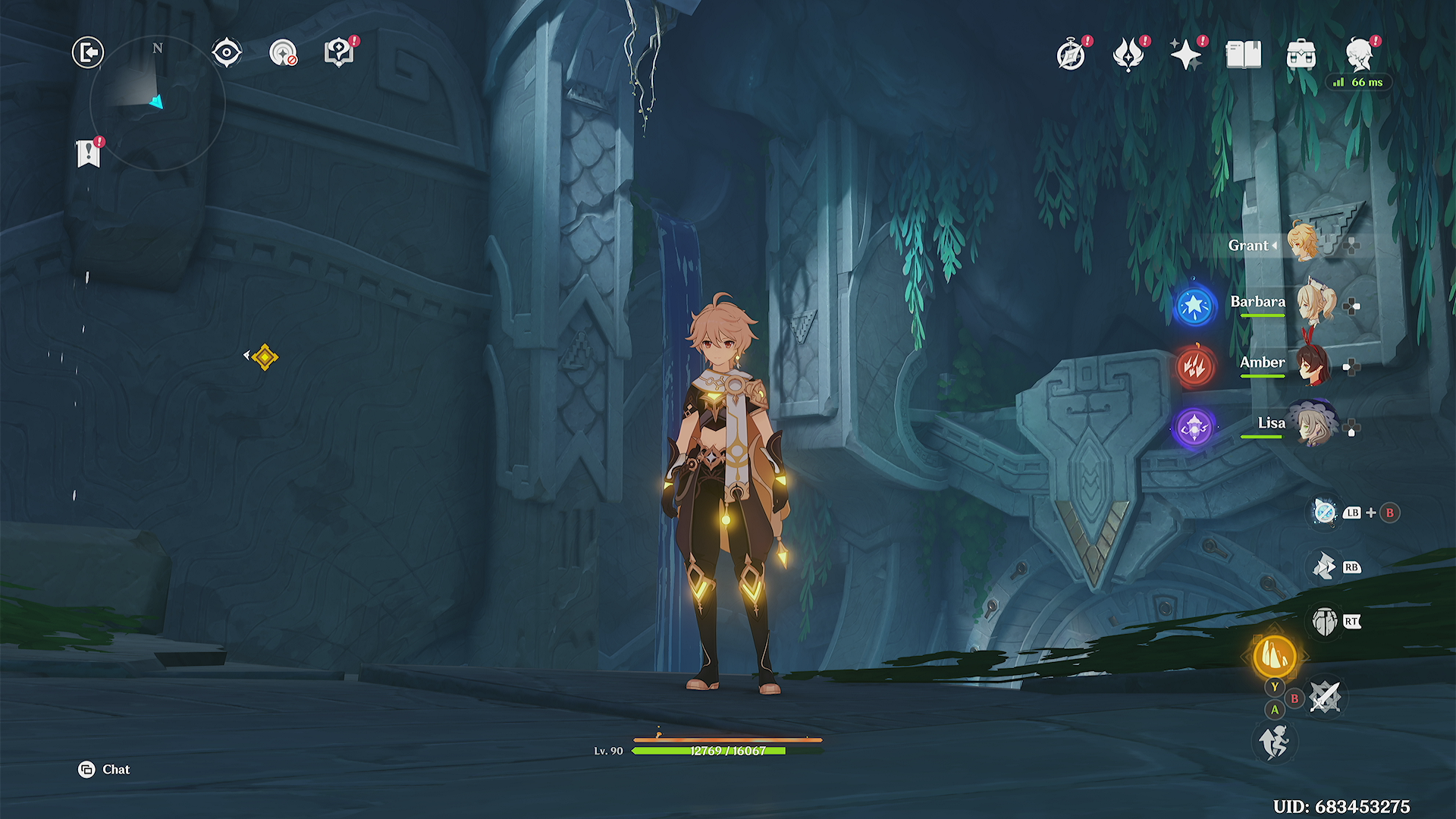This screenshot has height=819, width=1456.
Task: Open the backpack inventory
Action: tap(1301, 55)
